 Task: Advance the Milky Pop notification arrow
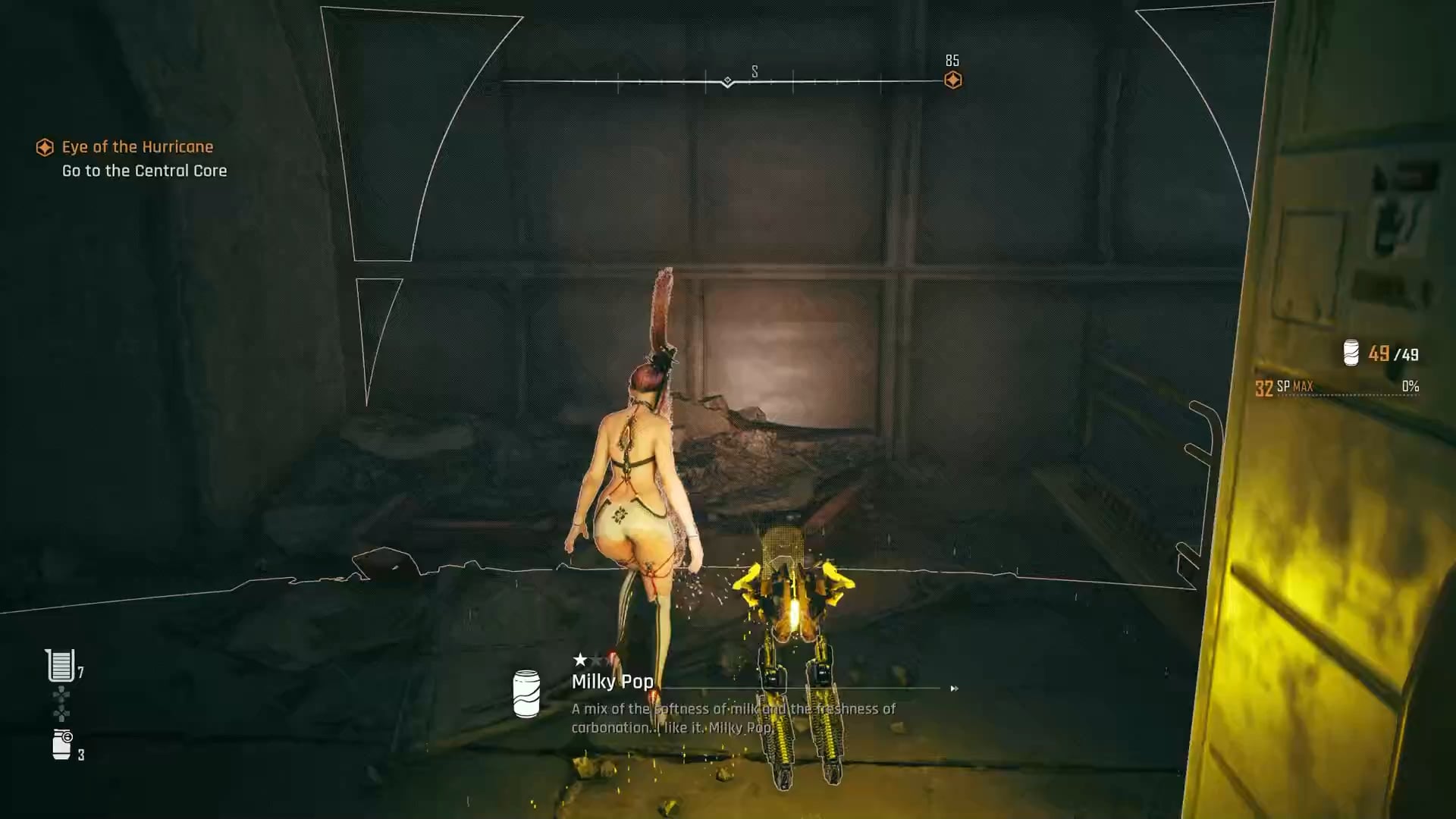click(954, 689)
